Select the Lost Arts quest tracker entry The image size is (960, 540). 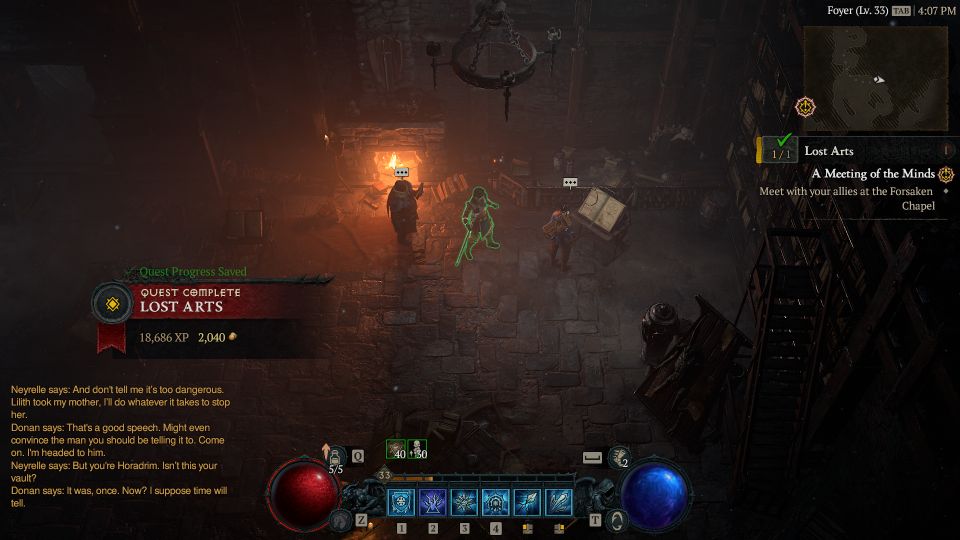[x=828, y=151]
